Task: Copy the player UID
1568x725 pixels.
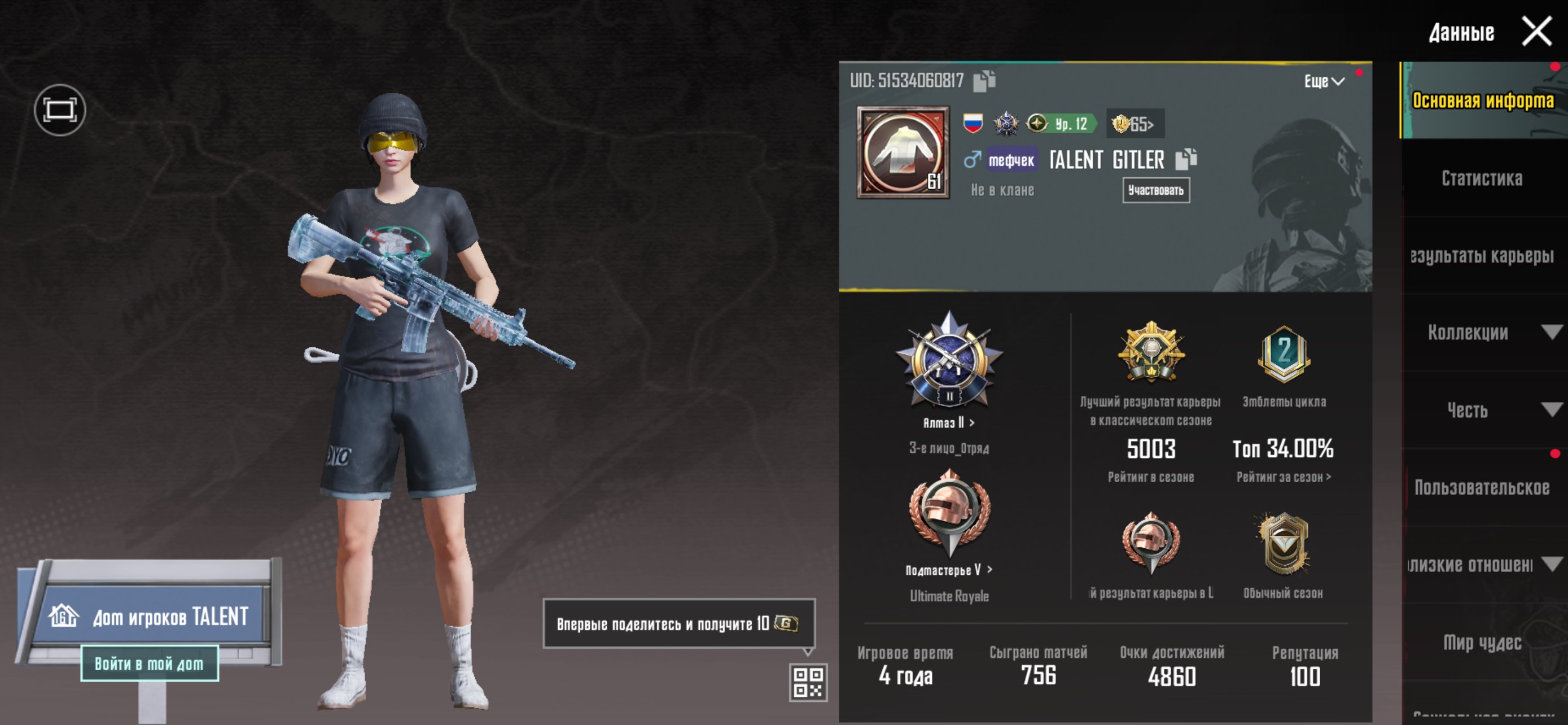Action: [x=983, y=80]
